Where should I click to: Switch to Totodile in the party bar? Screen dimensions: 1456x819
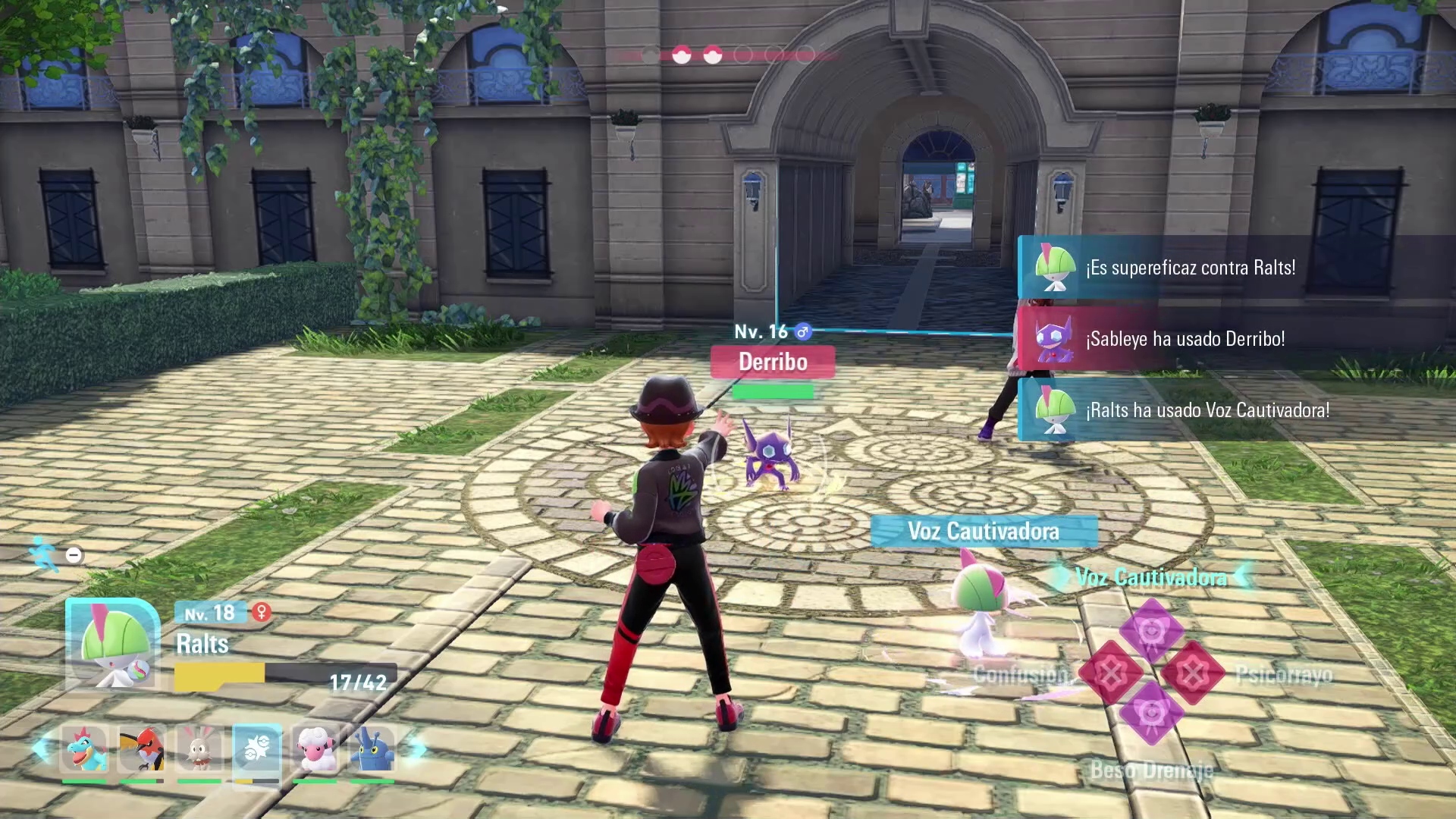84,749
